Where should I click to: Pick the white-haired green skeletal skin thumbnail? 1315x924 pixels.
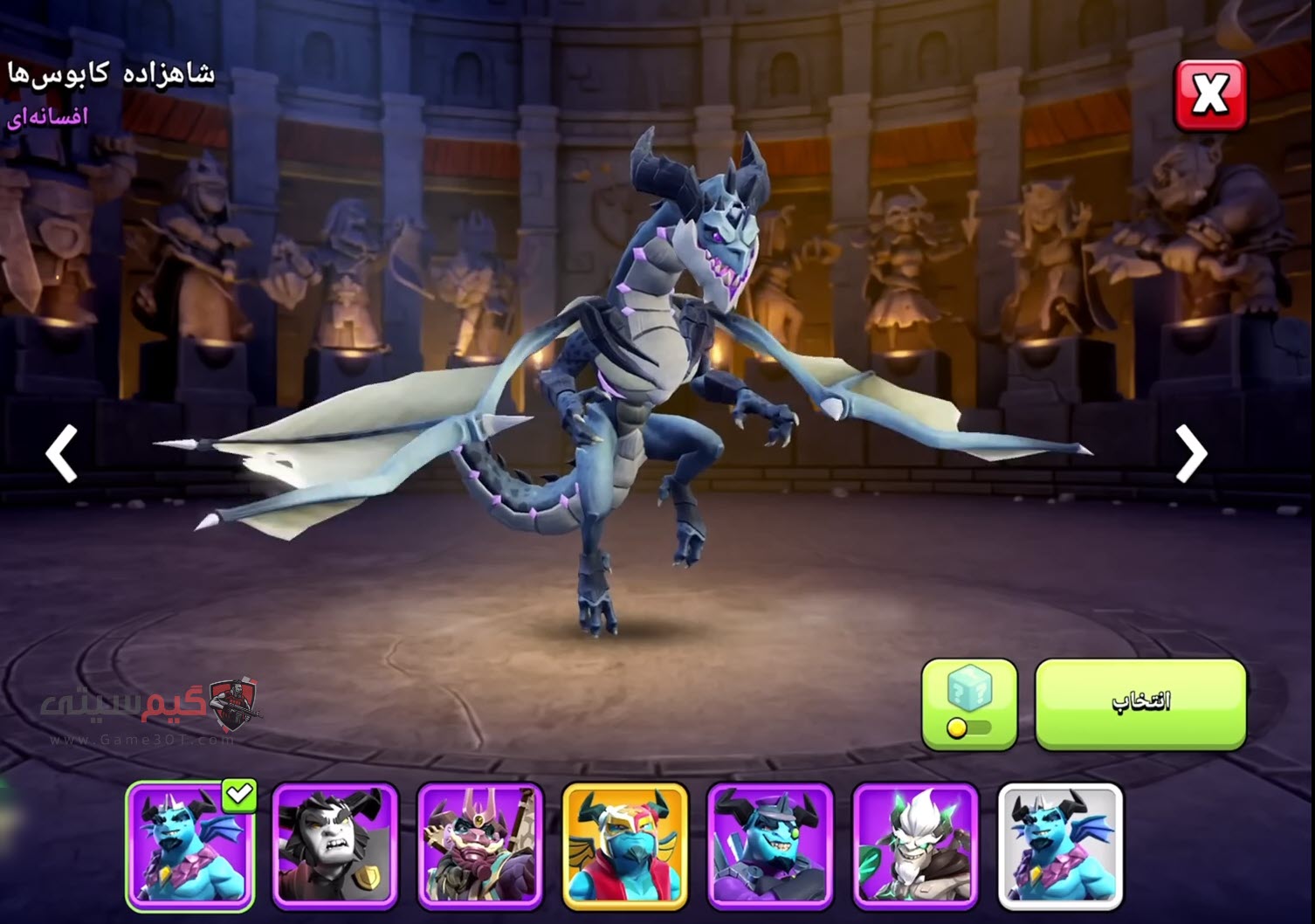tap(914, 845)
